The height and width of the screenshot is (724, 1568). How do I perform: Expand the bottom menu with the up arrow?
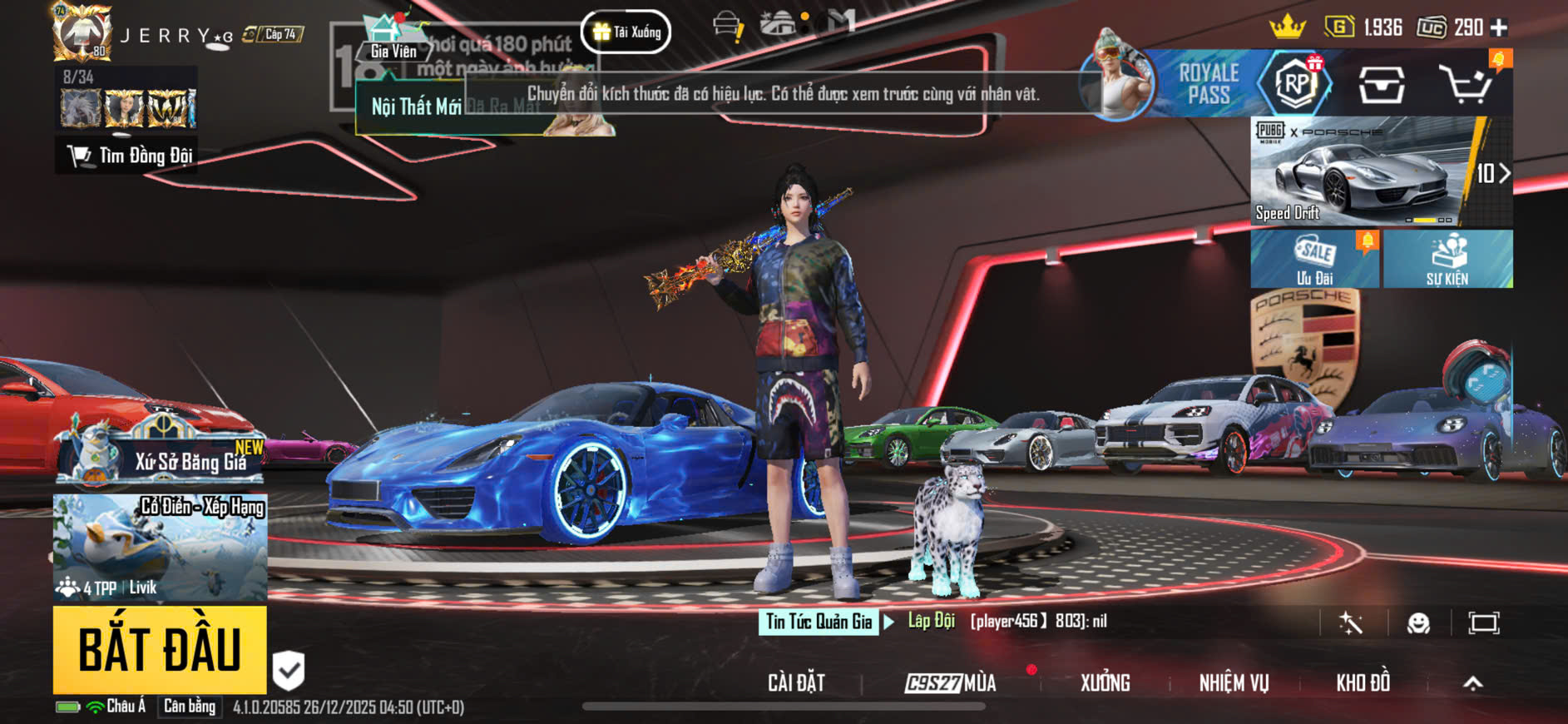[x=1472, y=683]
